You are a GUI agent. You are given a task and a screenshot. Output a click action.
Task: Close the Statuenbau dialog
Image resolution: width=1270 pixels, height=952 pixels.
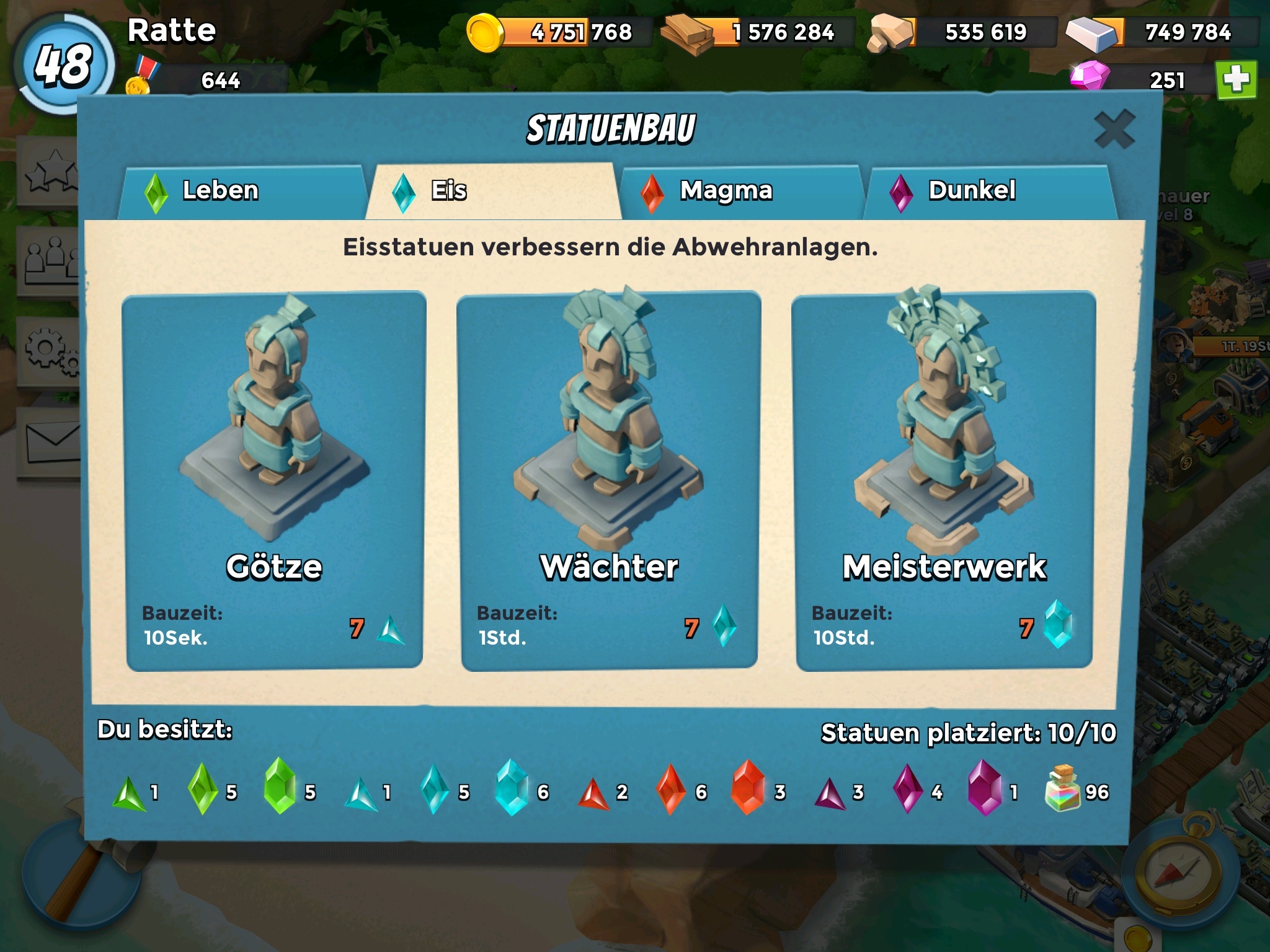[x=1114, y=130]
